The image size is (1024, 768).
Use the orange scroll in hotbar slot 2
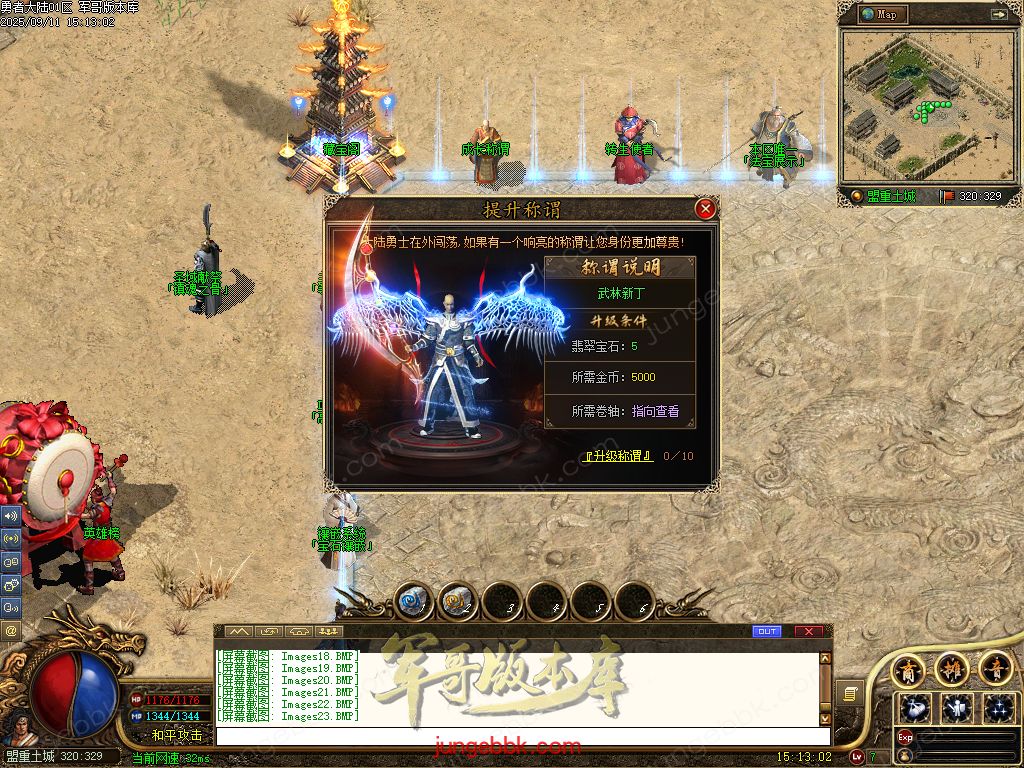456,601
